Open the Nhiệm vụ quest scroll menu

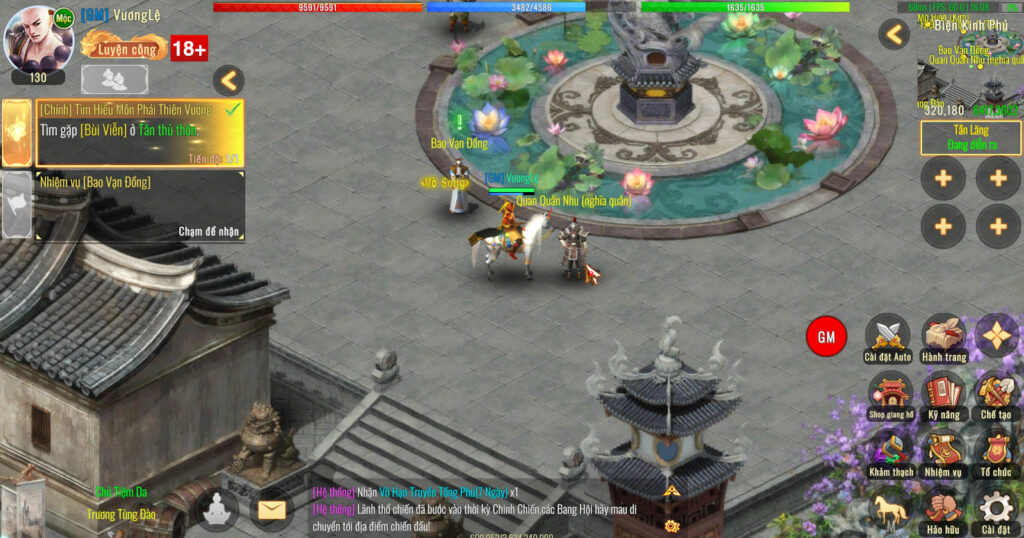[943, 450]
